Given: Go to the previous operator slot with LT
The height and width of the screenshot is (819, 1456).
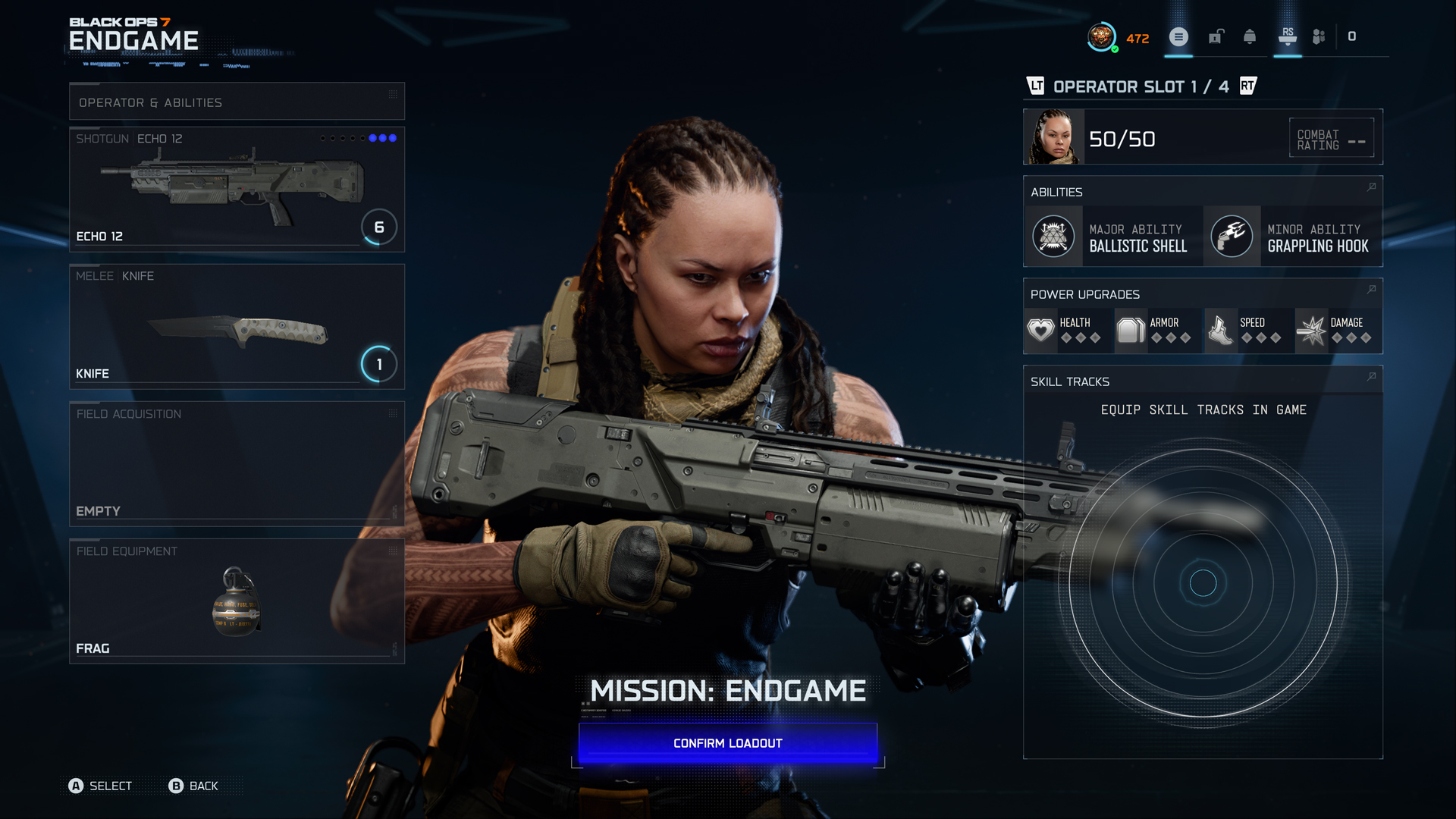Looking at the screenshot, I should (x=1035, y=86).
